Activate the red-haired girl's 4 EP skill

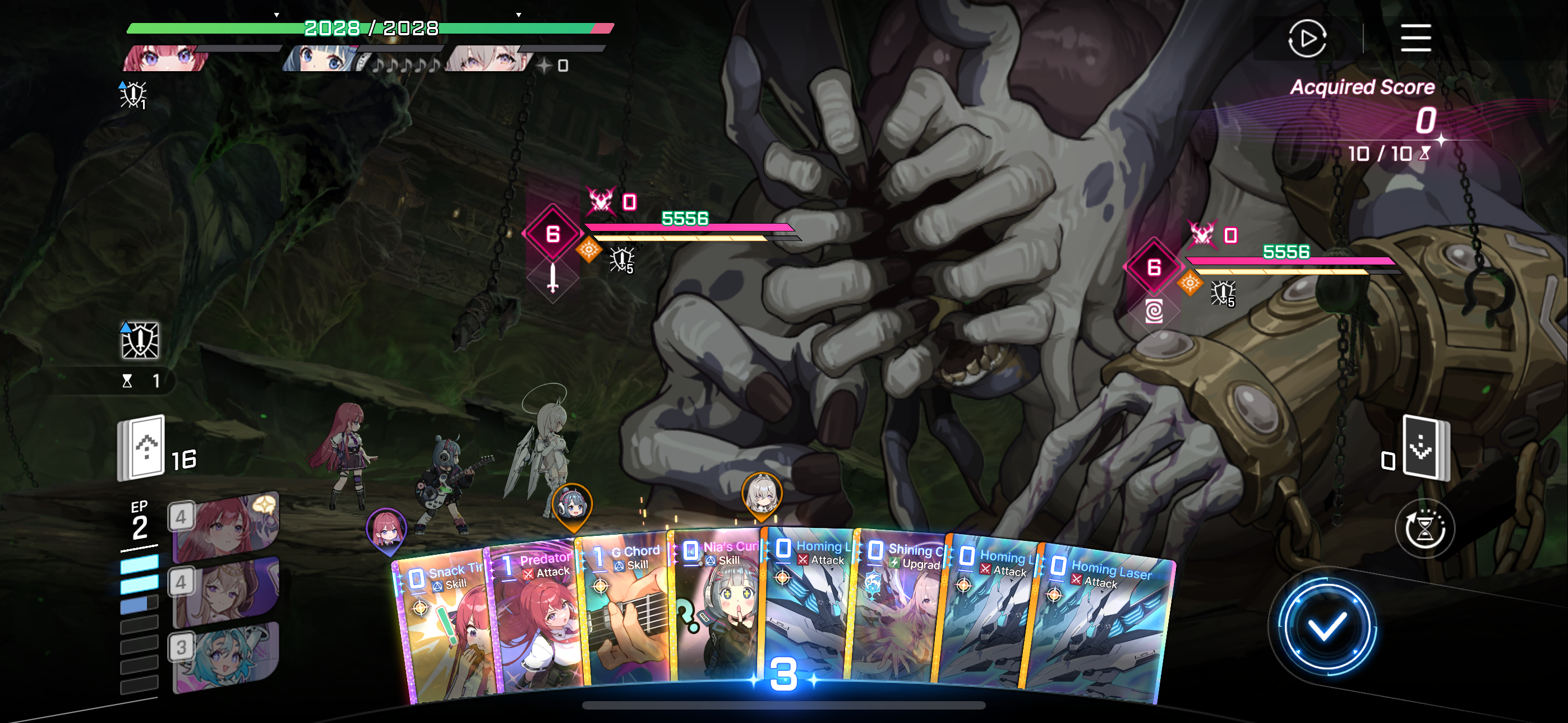coord(227,527)
